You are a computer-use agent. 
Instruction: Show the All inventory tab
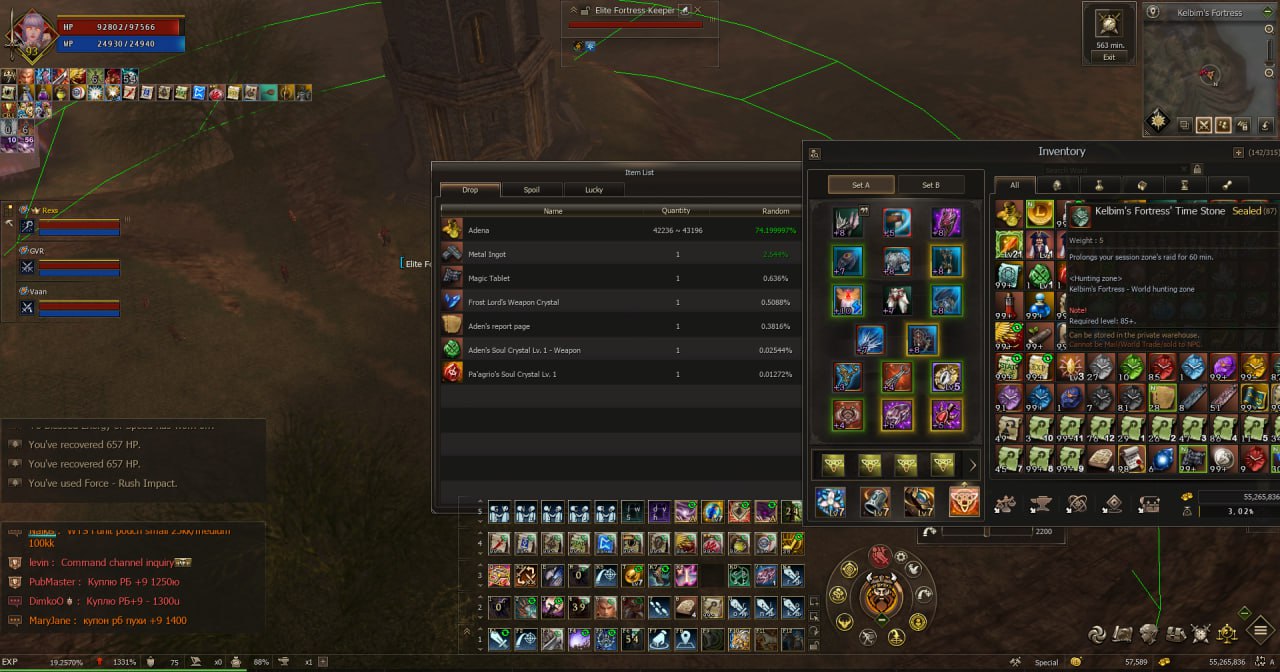point(1014,185)
